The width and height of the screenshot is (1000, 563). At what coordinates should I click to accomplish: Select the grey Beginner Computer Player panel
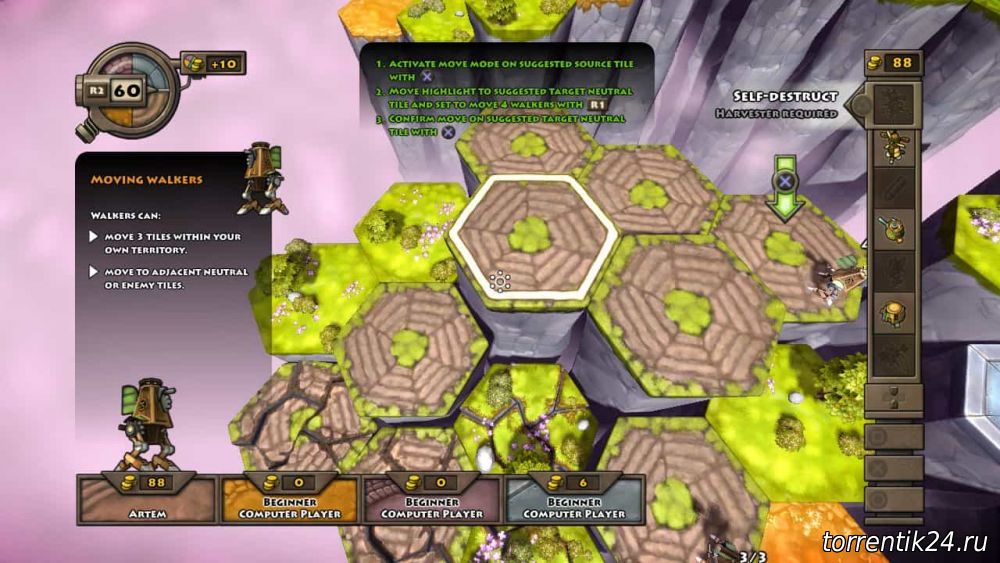(574, 498)
